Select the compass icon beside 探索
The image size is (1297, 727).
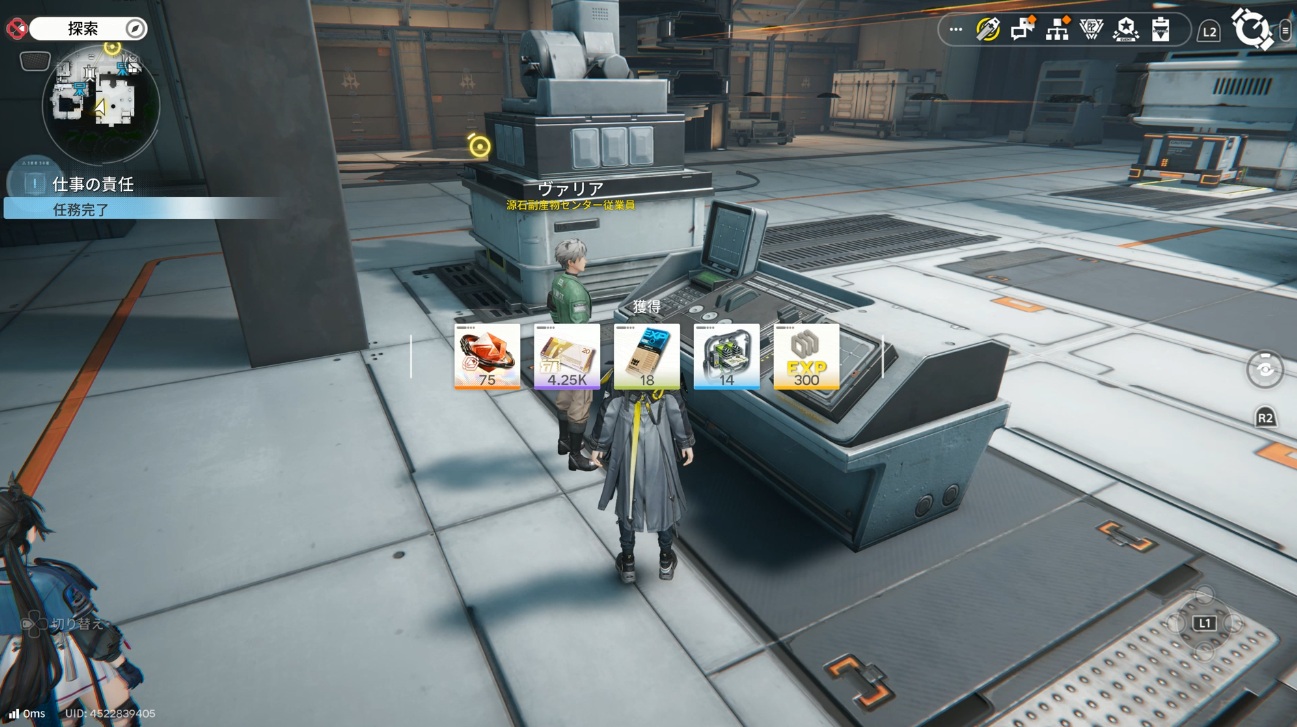[x=135, y=28]
